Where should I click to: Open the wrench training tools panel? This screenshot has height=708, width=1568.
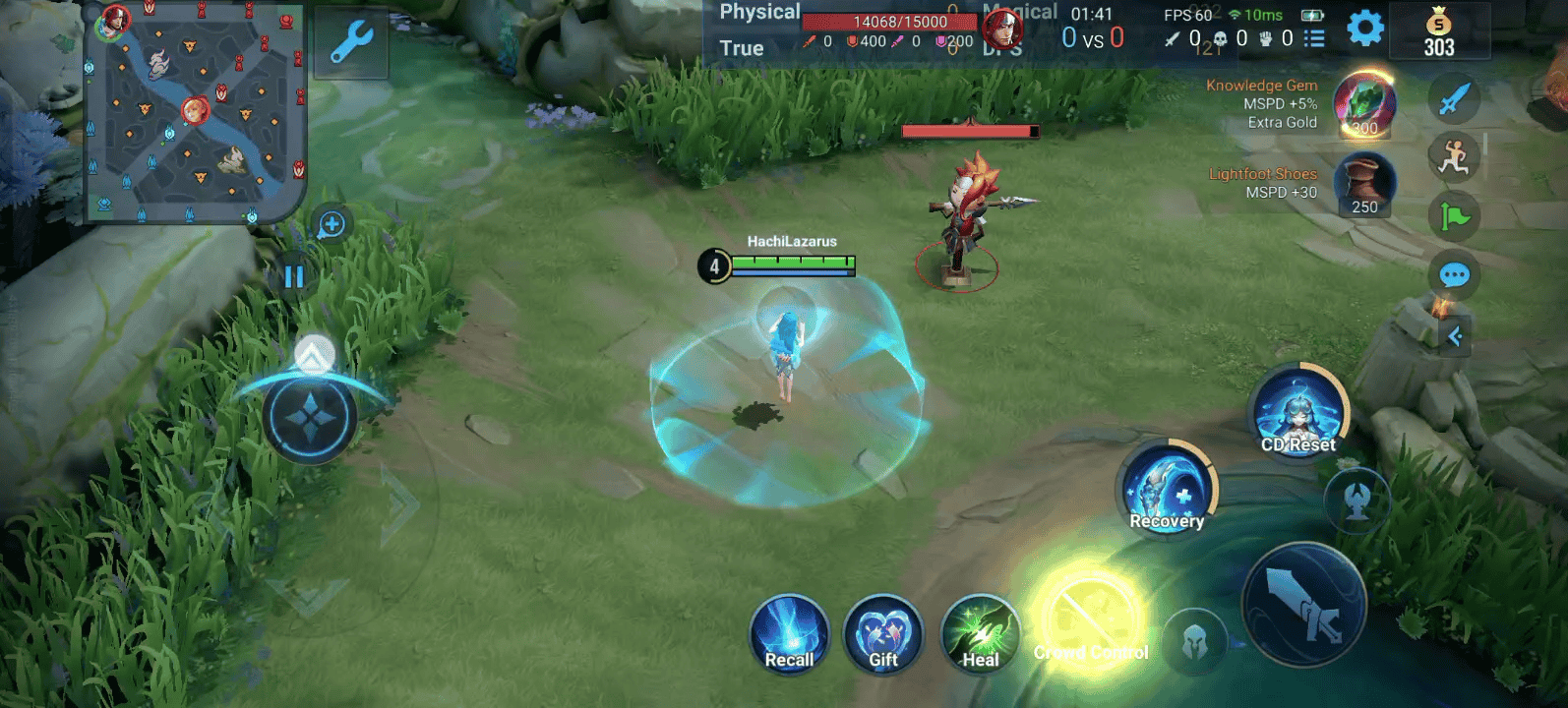coord(351,42)
